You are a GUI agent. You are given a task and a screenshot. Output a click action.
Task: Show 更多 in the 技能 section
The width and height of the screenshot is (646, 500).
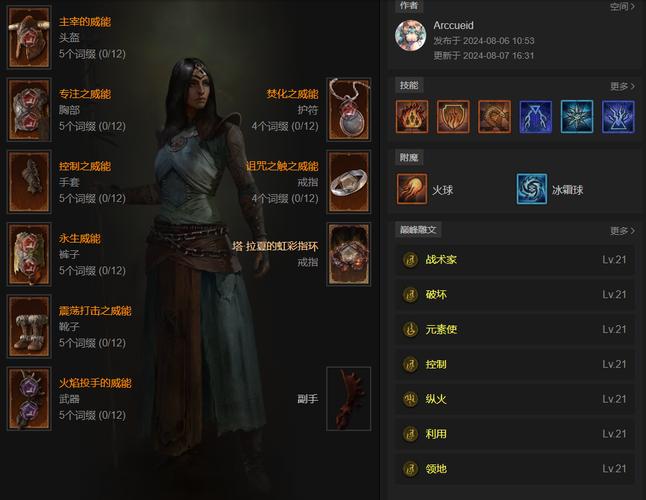[621, 86]
